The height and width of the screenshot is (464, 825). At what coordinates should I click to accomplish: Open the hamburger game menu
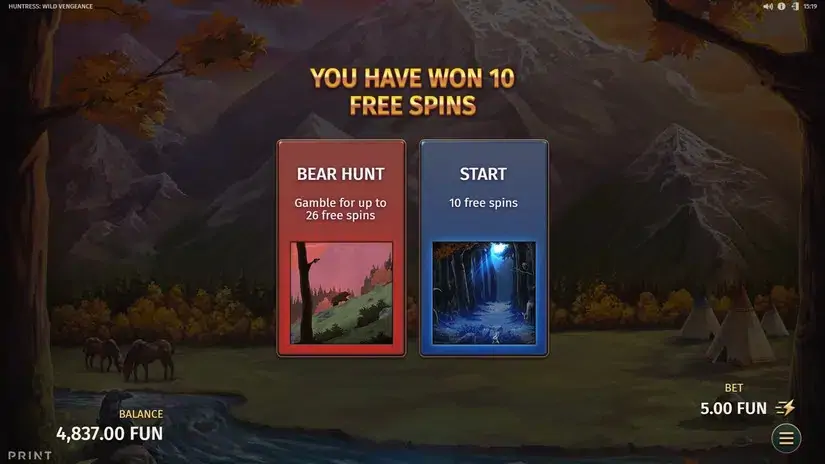786,438
